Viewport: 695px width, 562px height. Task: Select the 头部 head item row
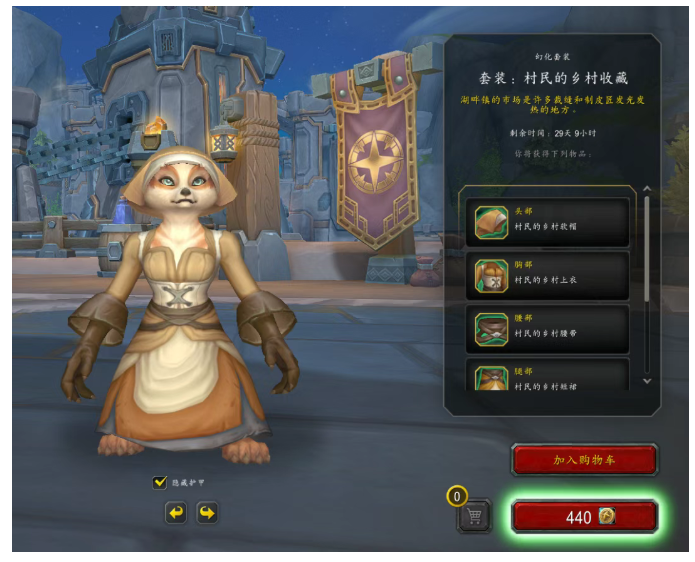click(x=551, y=221)
